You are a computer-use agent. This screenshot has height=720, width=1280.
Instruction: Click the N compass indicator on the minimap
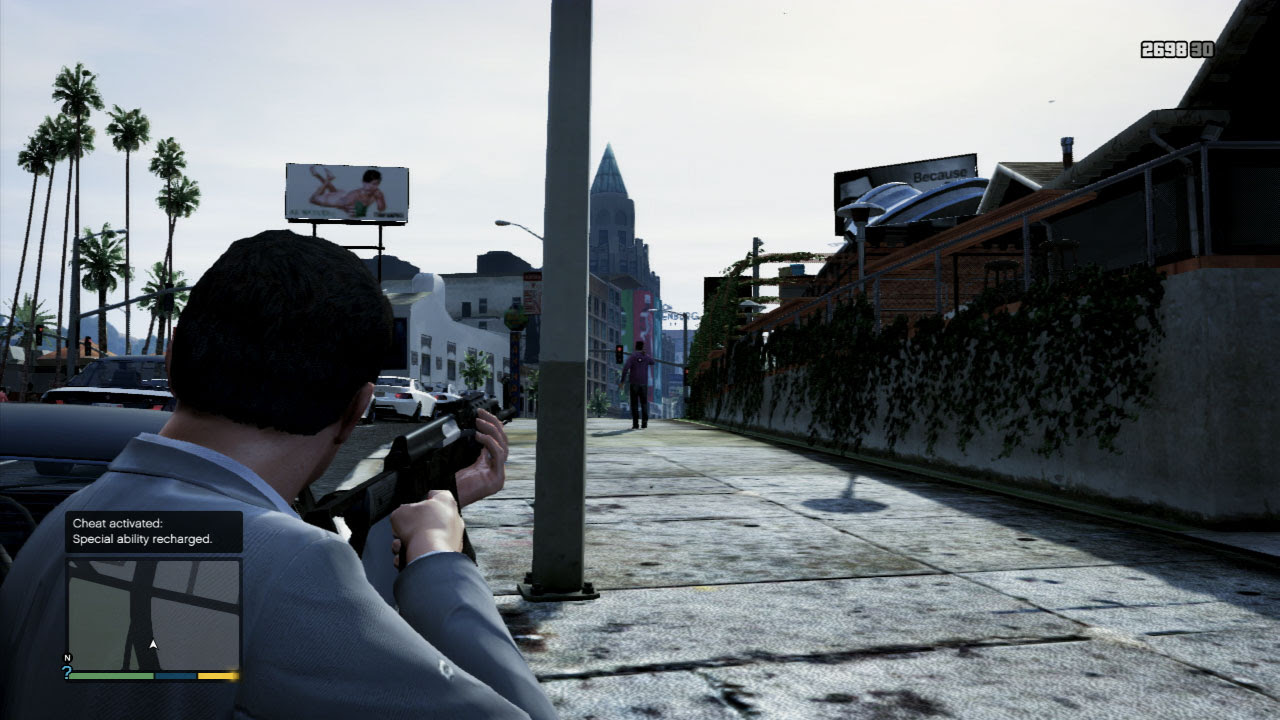click(67, 658)
